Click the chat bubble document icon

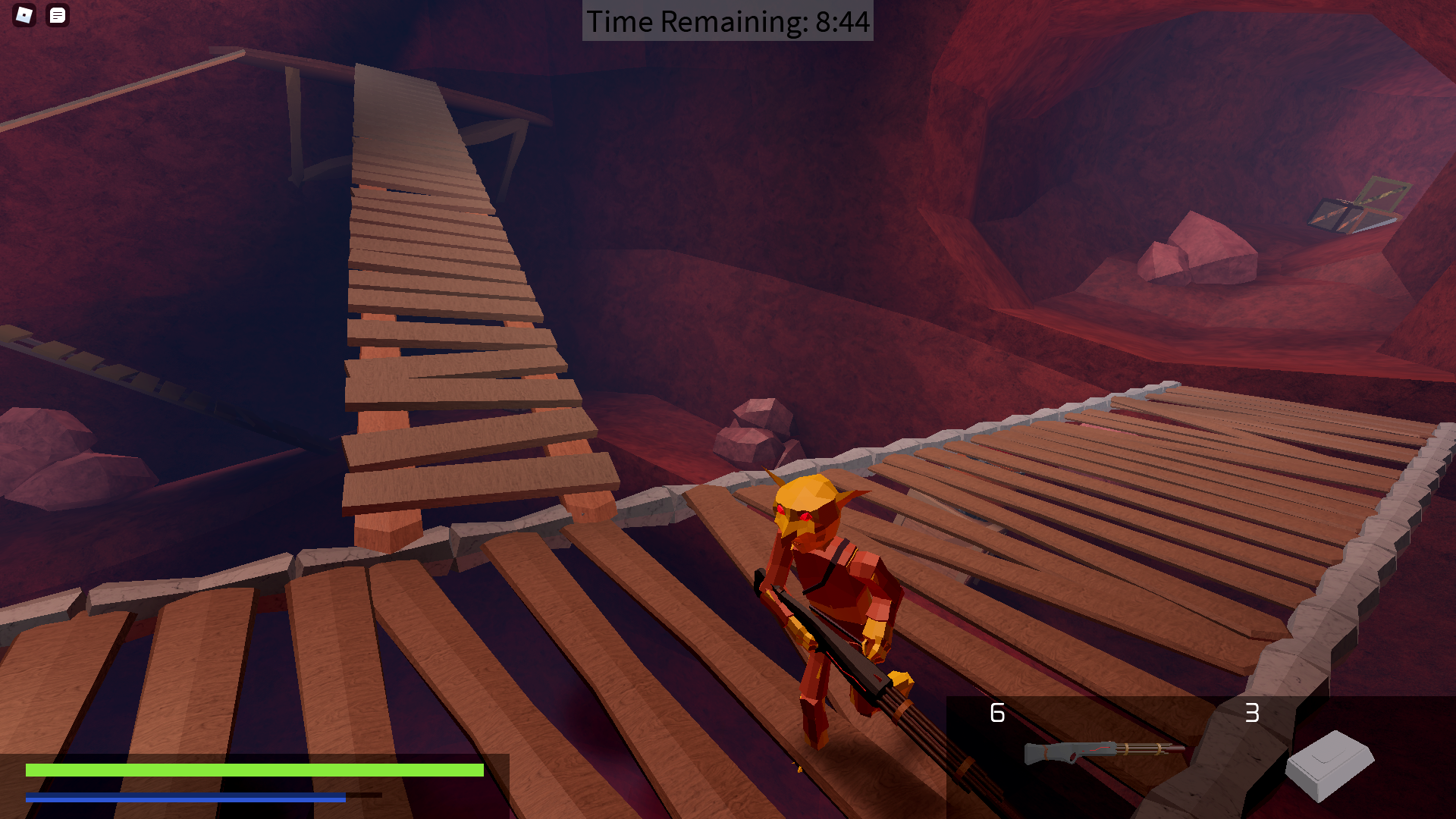coord(58,16)
